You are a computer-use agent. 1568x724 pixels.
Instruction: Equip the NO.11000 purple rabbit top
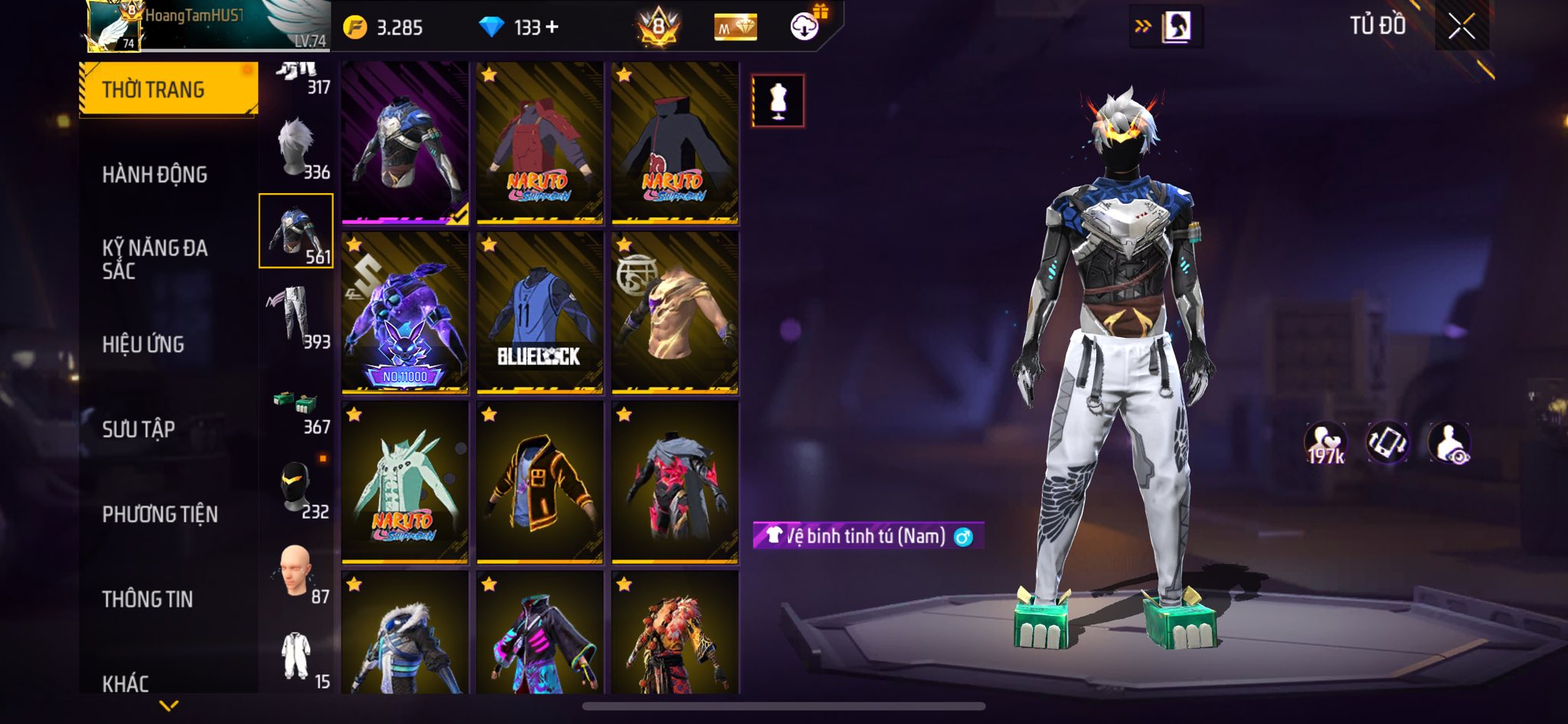click(405, 313)
